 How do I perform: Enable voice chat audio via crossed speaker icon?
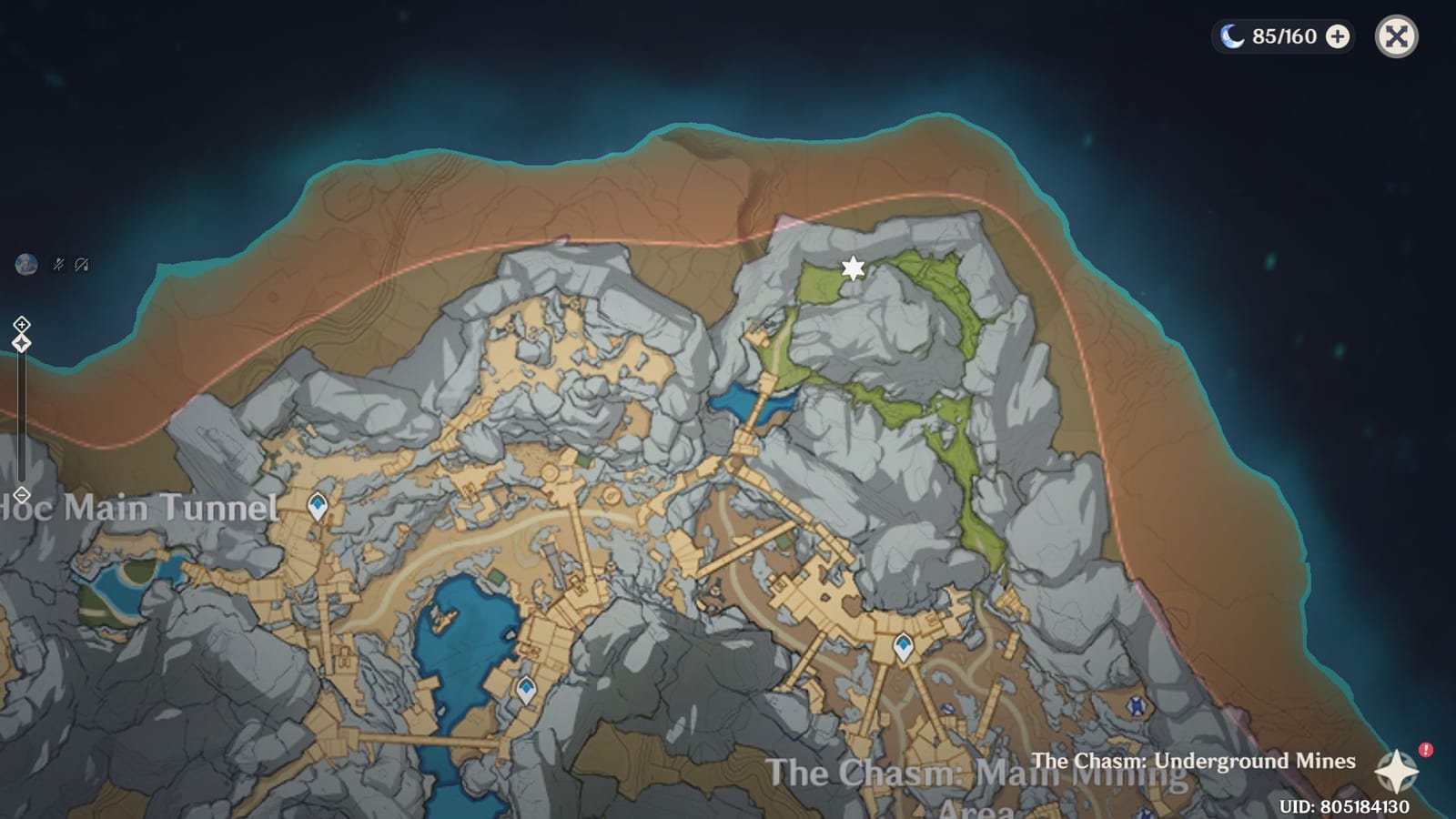pyautogui.click(x=82, y=265)
